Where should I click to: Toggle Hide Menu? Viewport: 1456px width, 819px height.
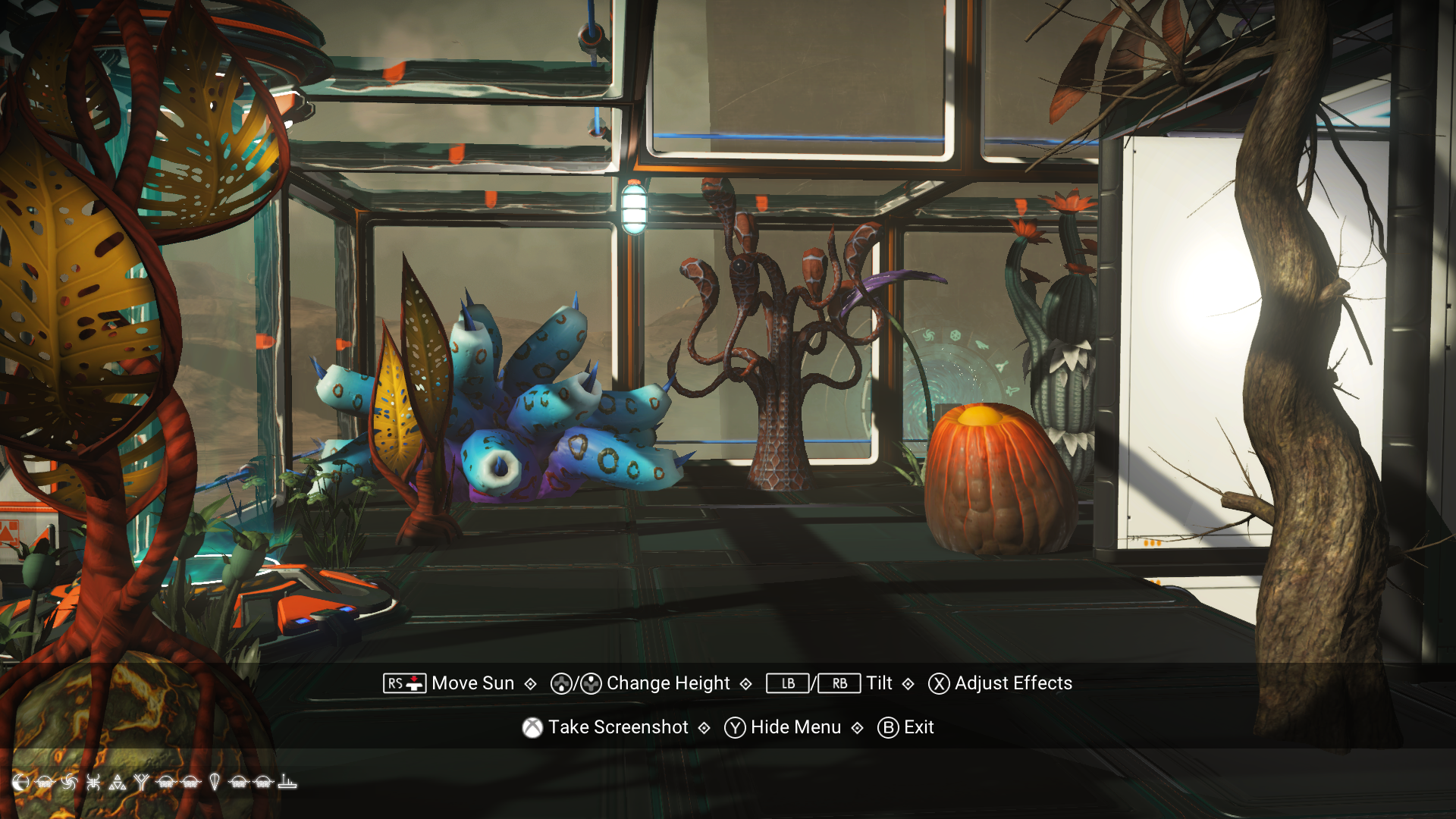pos(795,727)
